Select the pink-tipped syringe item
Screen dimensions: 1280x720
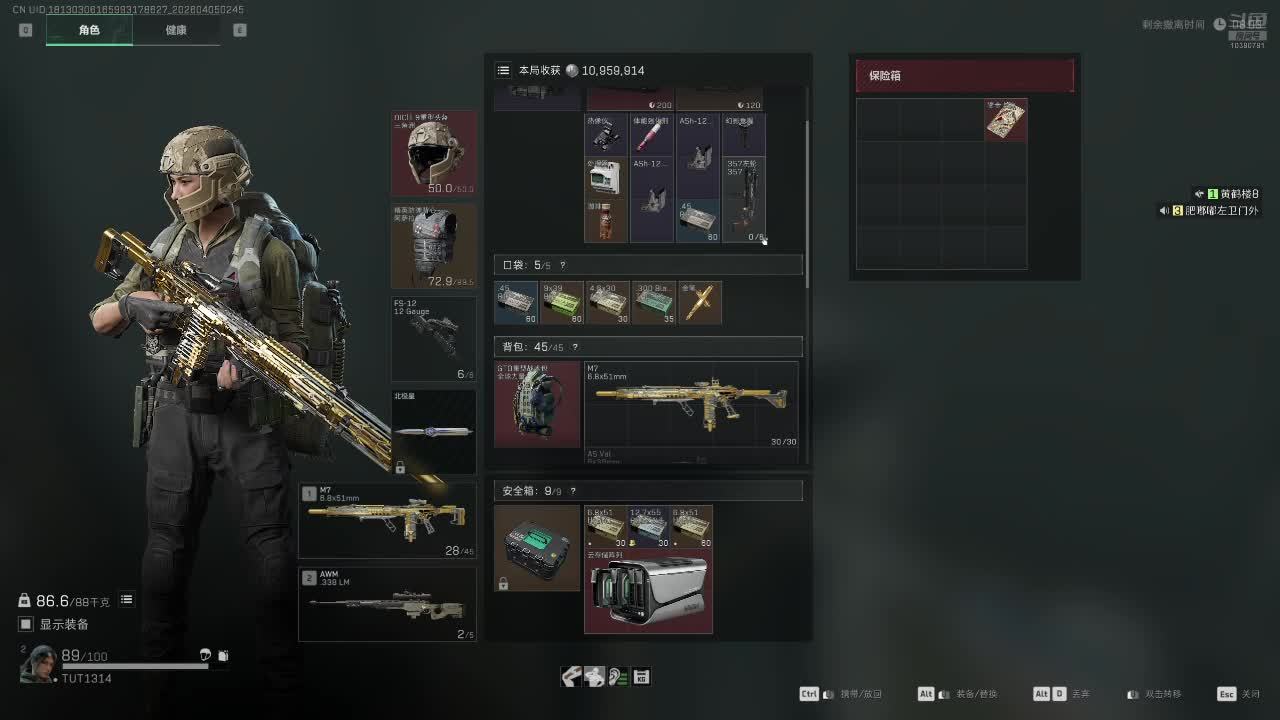pyautogui.click(x=651, y=134)
